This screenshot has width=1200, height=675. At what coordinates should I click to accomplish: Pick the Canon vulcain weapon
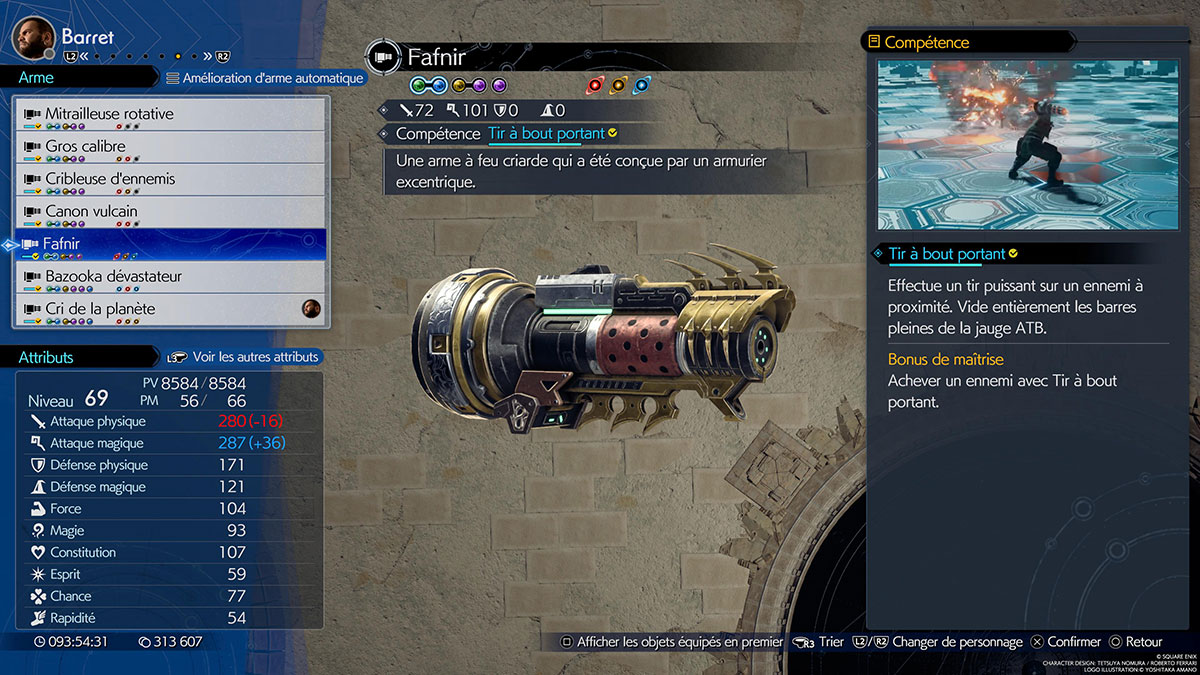(170, 212)
